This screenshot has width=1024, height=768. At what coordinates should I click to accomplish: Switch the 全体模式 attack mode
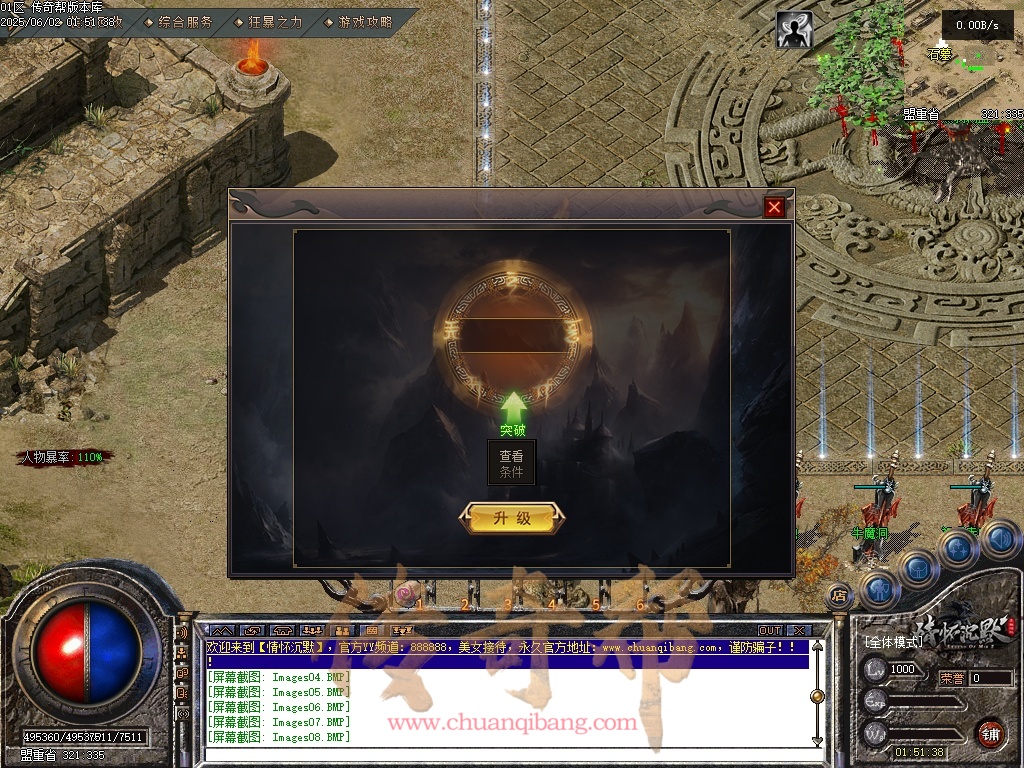click(x=893, y=641)
